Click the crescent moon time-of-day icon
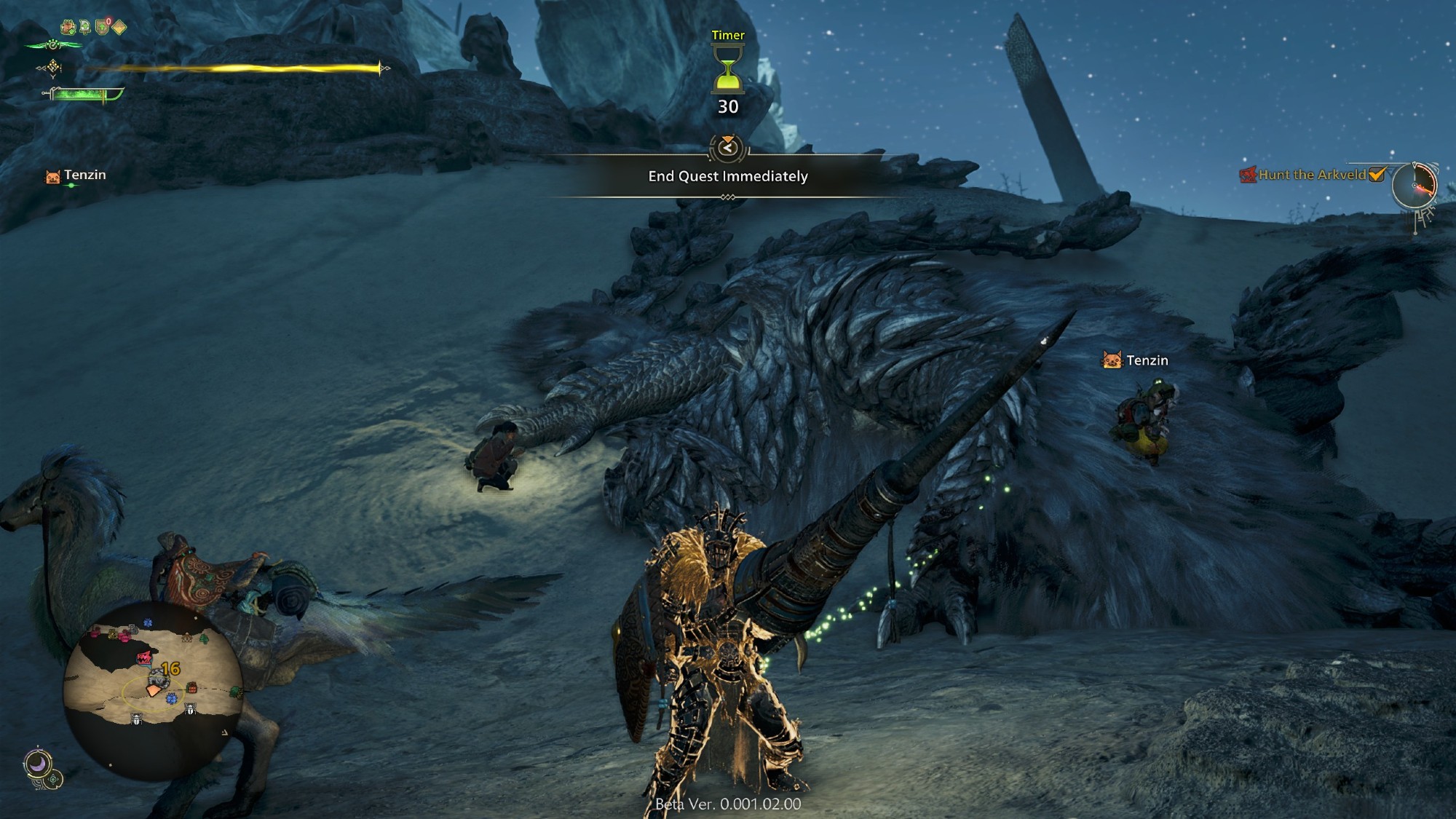 [38, 764]
